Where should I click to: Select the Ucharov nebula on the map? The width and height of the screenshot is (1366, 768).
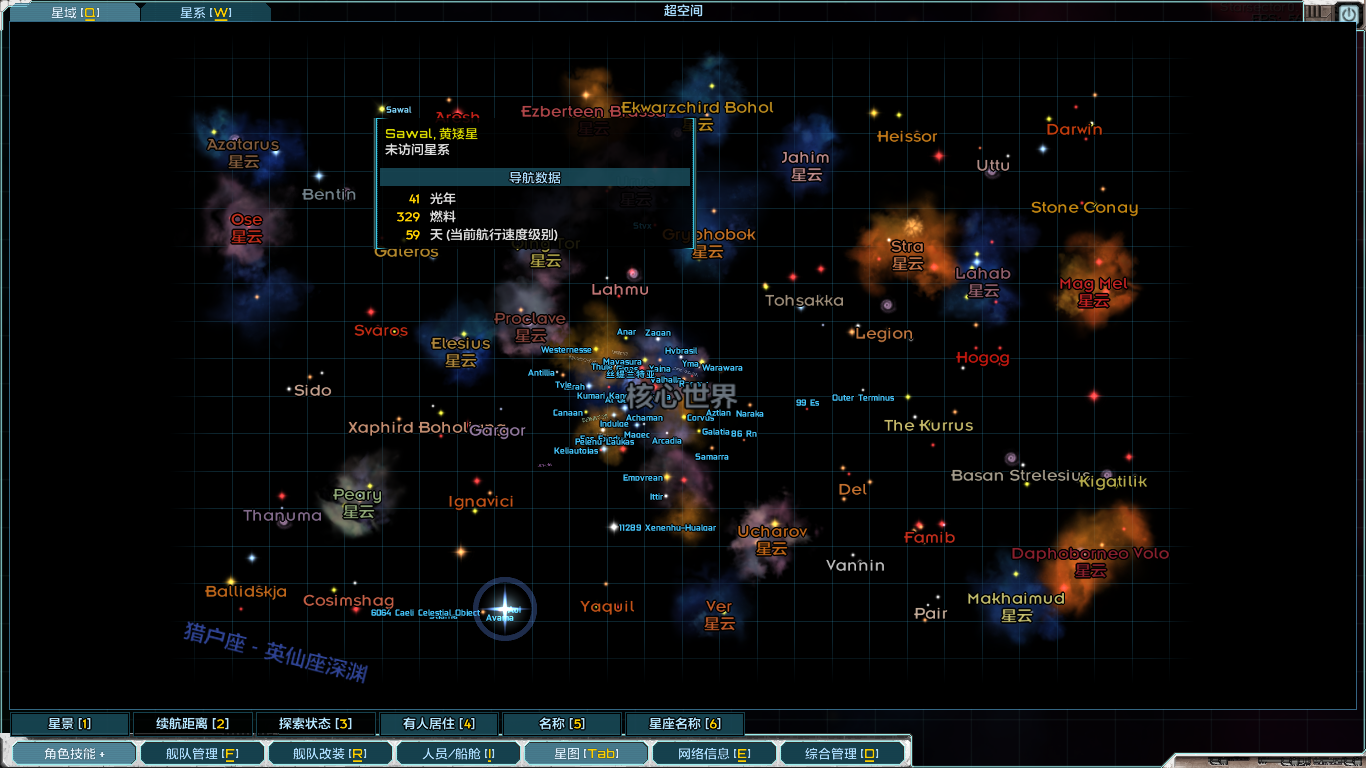770,540
